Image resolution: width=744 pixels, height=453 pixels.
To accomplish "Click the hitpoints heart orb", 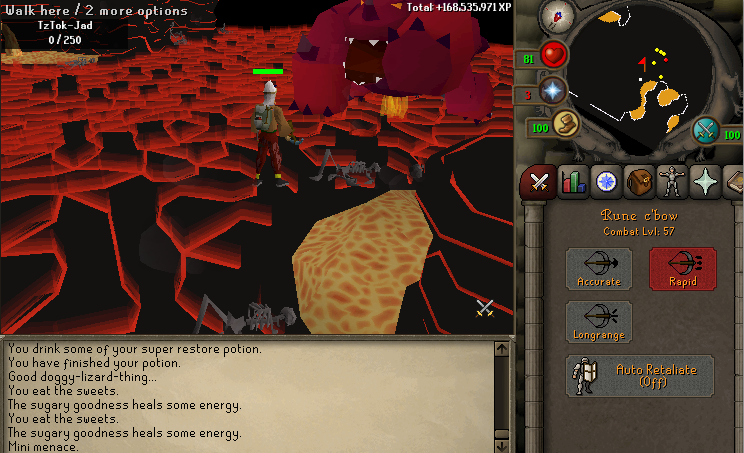I will point(554,55).
